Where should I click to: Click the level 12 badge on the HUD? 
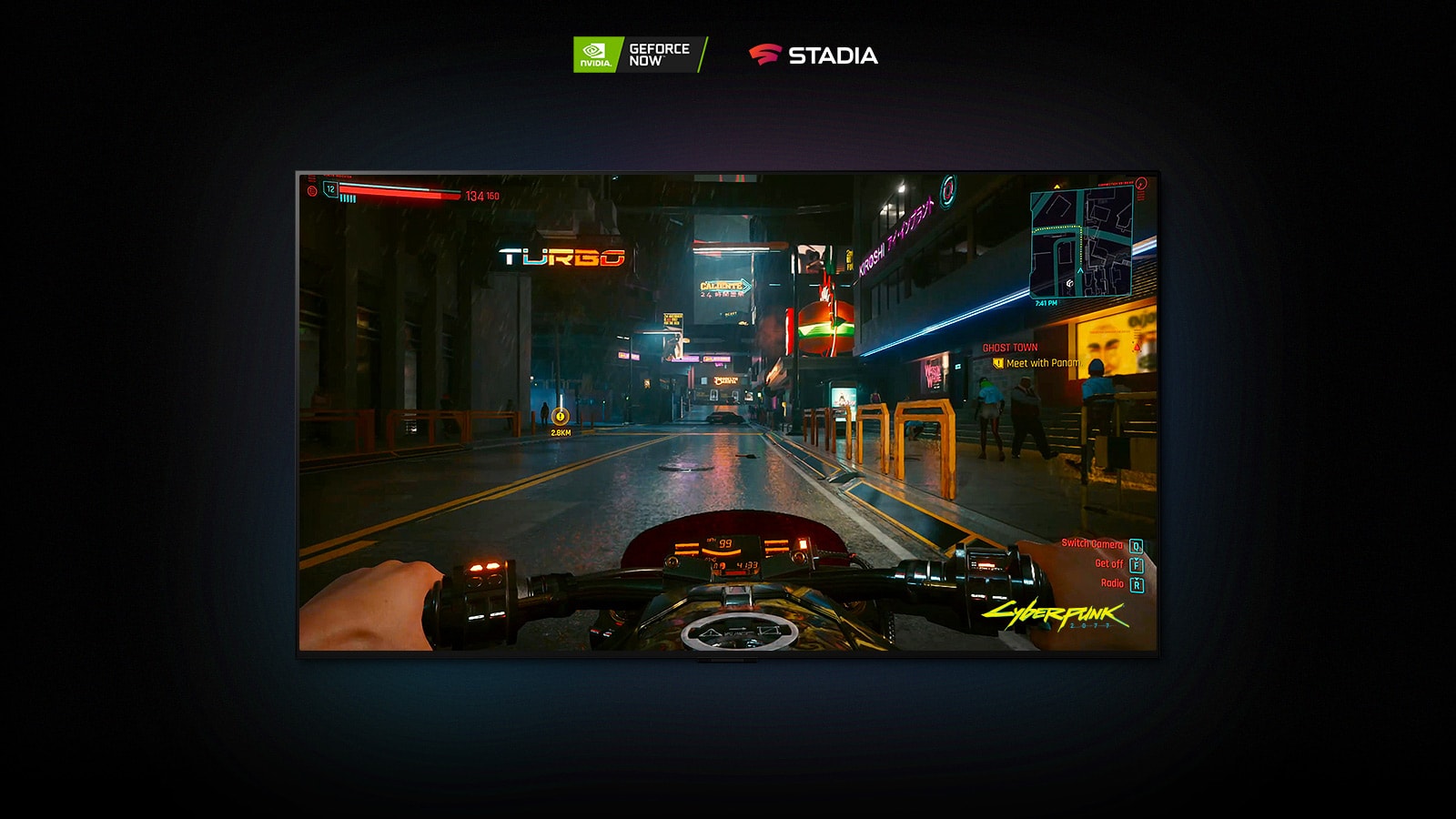[333, 190]
